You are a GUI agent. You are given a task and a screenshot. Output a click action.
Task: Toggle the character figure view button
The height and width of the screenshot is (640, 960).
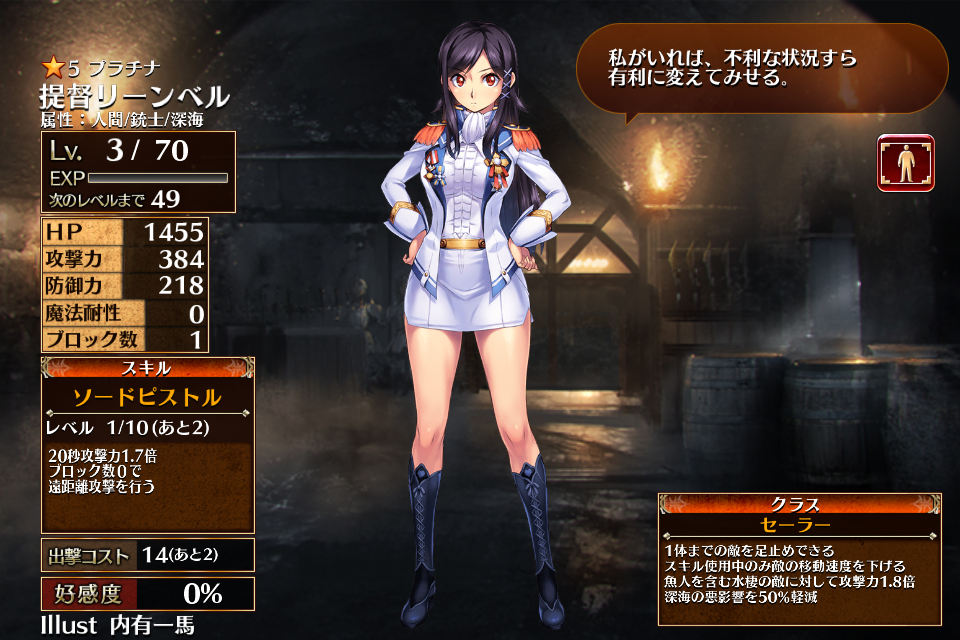[x=905, y=162]
